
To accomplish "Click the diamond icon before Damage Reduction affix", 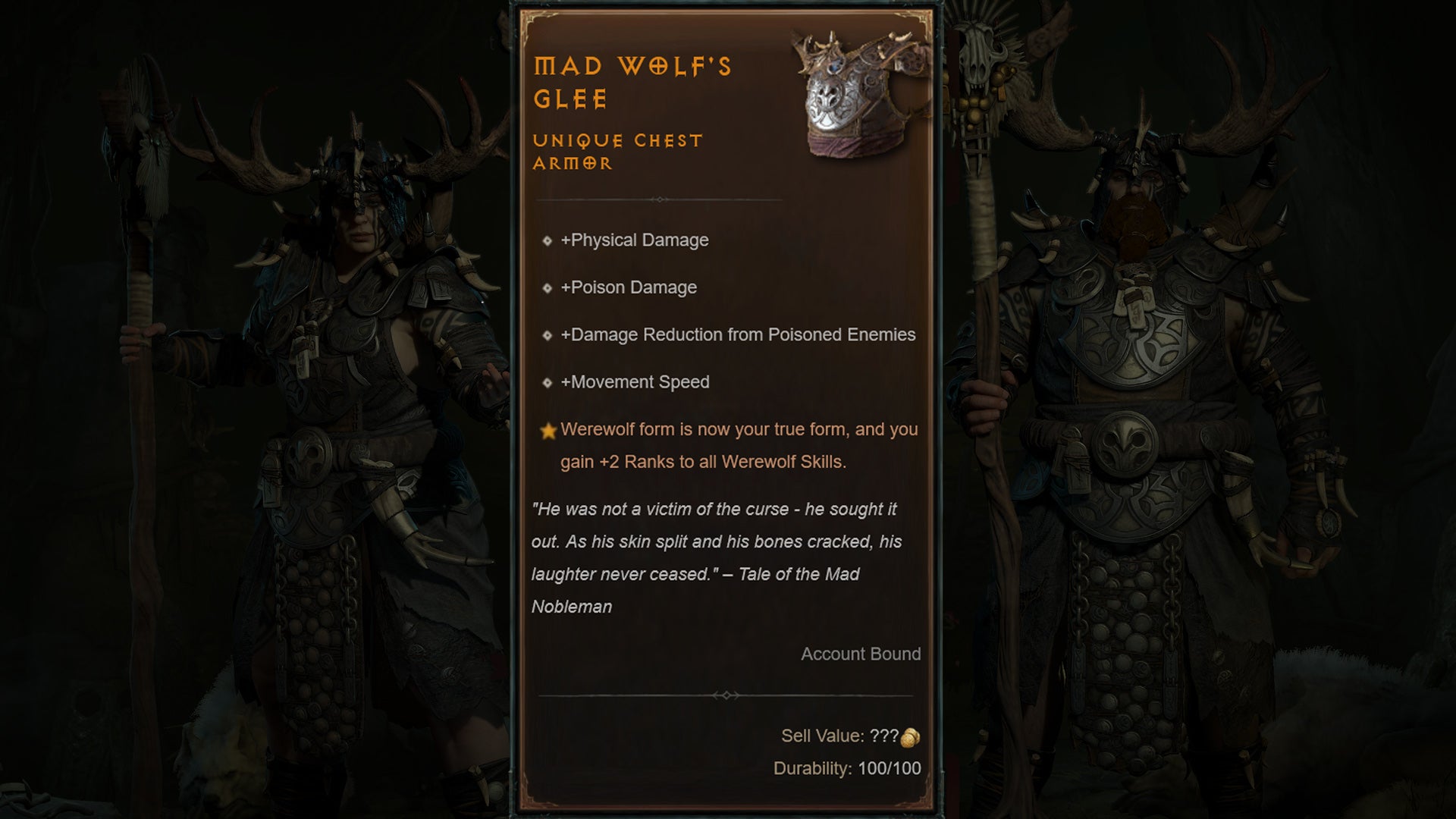I will [x=548, y=335].
